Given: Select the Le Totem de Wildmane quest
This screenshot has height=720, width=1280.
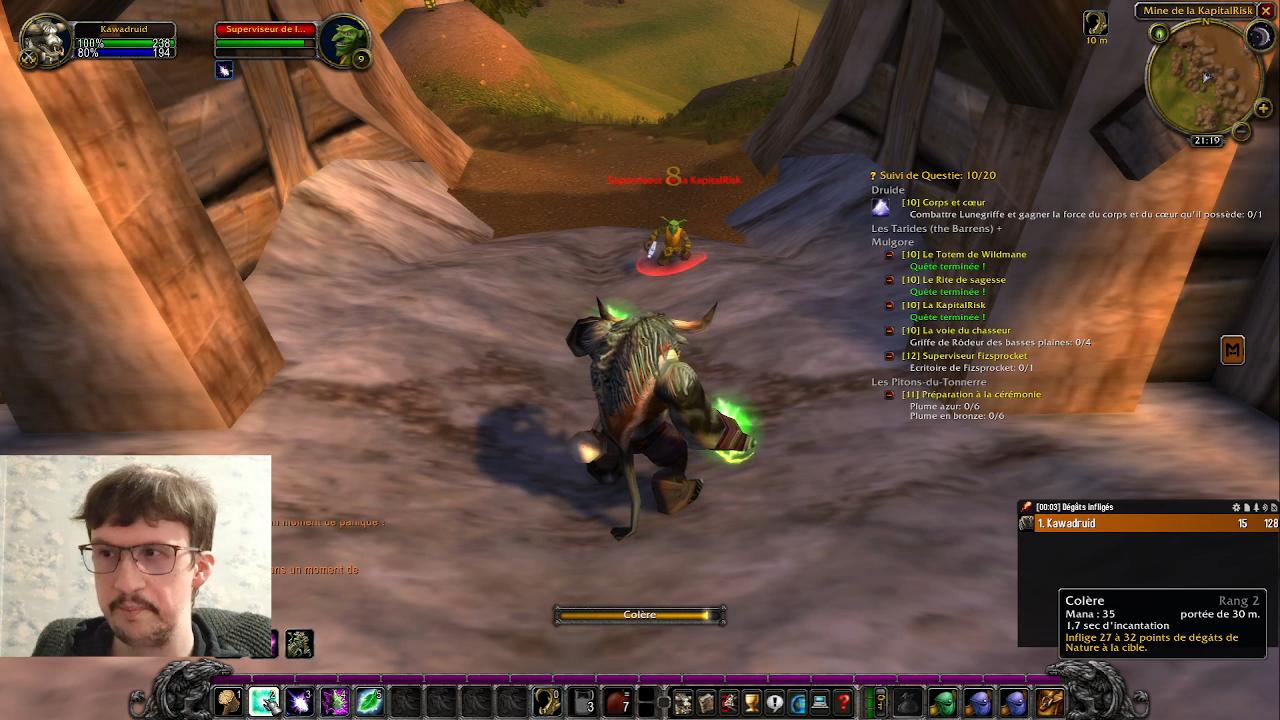Looking at the screenshot, I should pyautogui.click(x=963, y=254).
